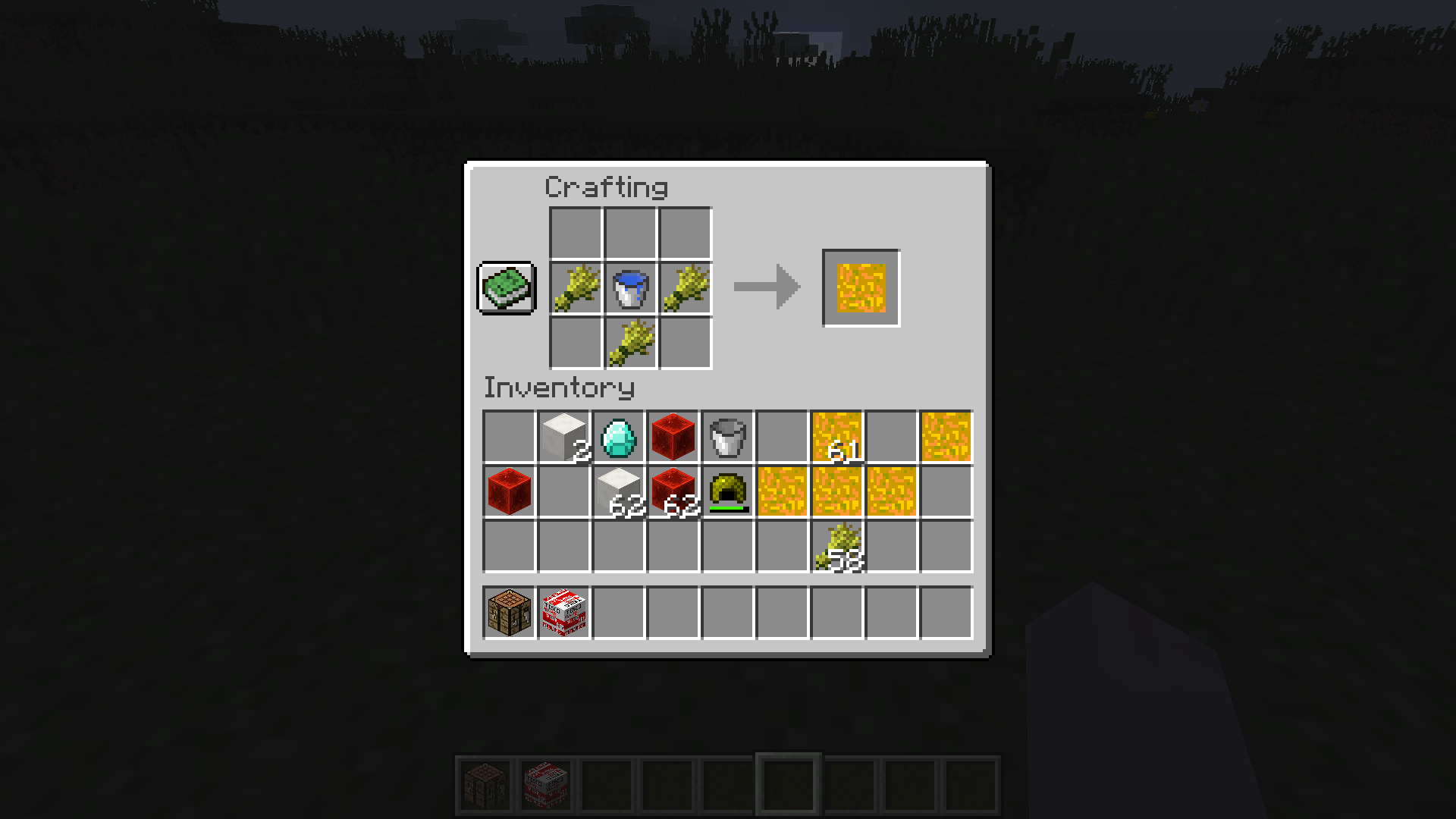Viewport: 1456px width, 819px height.
Task: Select the water bucket in the crafting grid
Action: [629, 288]
